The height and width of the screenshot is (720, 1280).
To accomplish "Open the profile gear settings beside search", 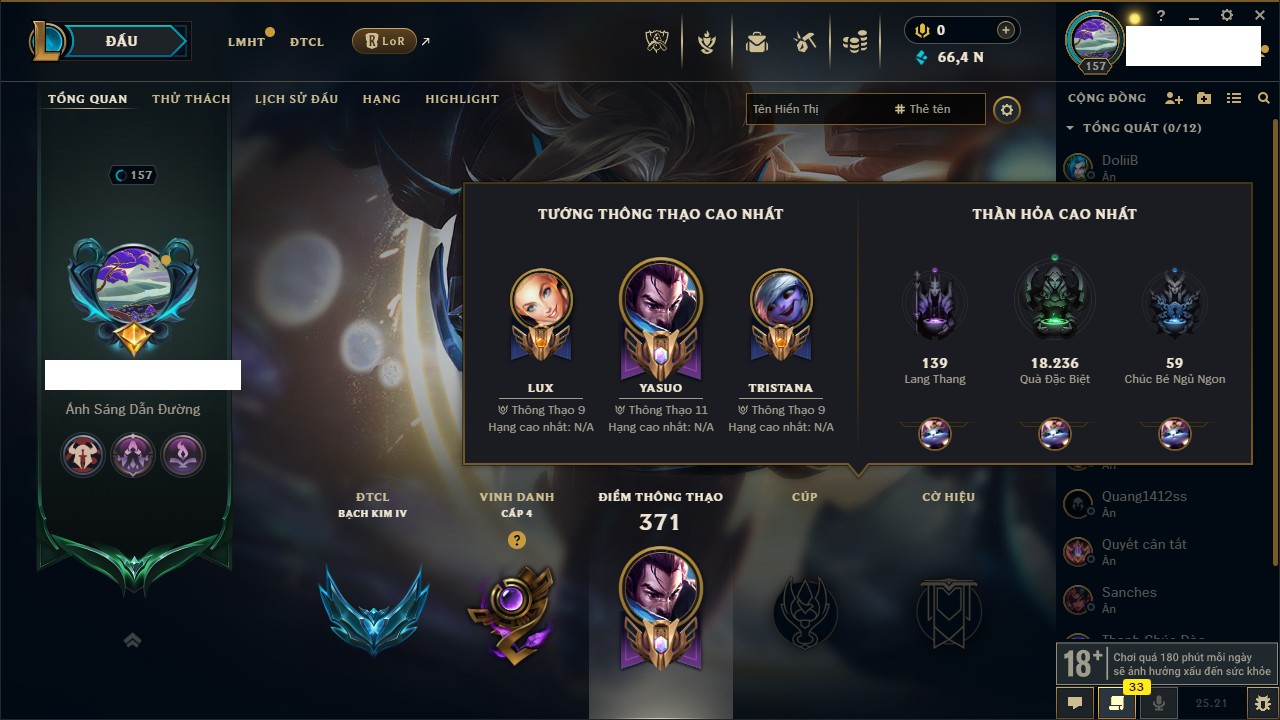I will pyautogui.click(x=1007, y=109).
